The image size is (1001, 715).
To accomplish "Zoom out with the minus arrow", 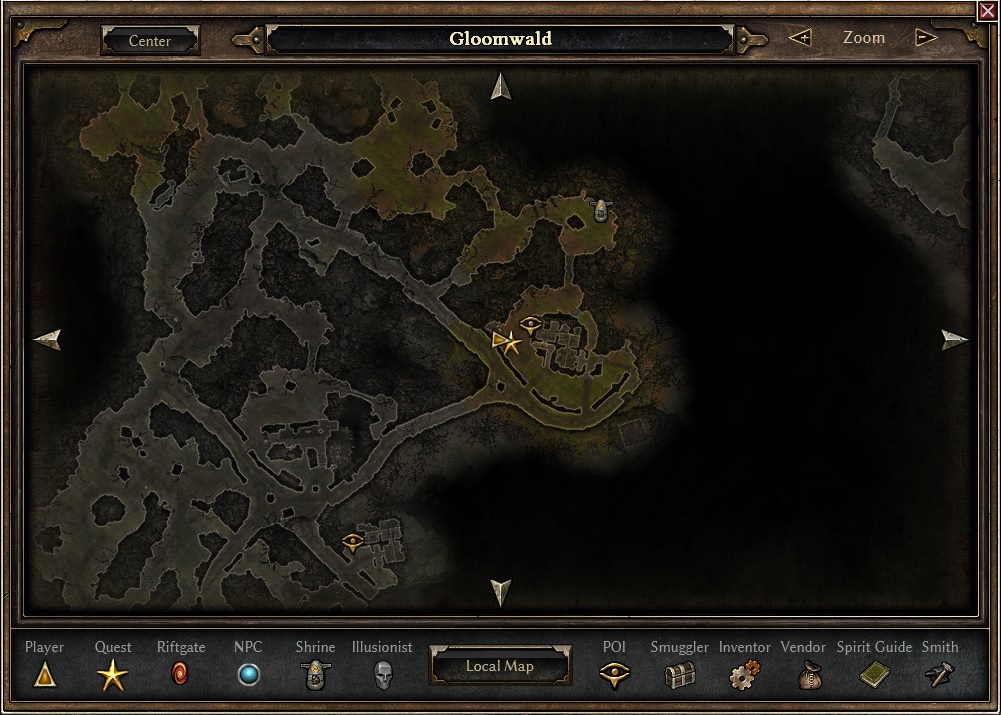I will tap(927, 38).
